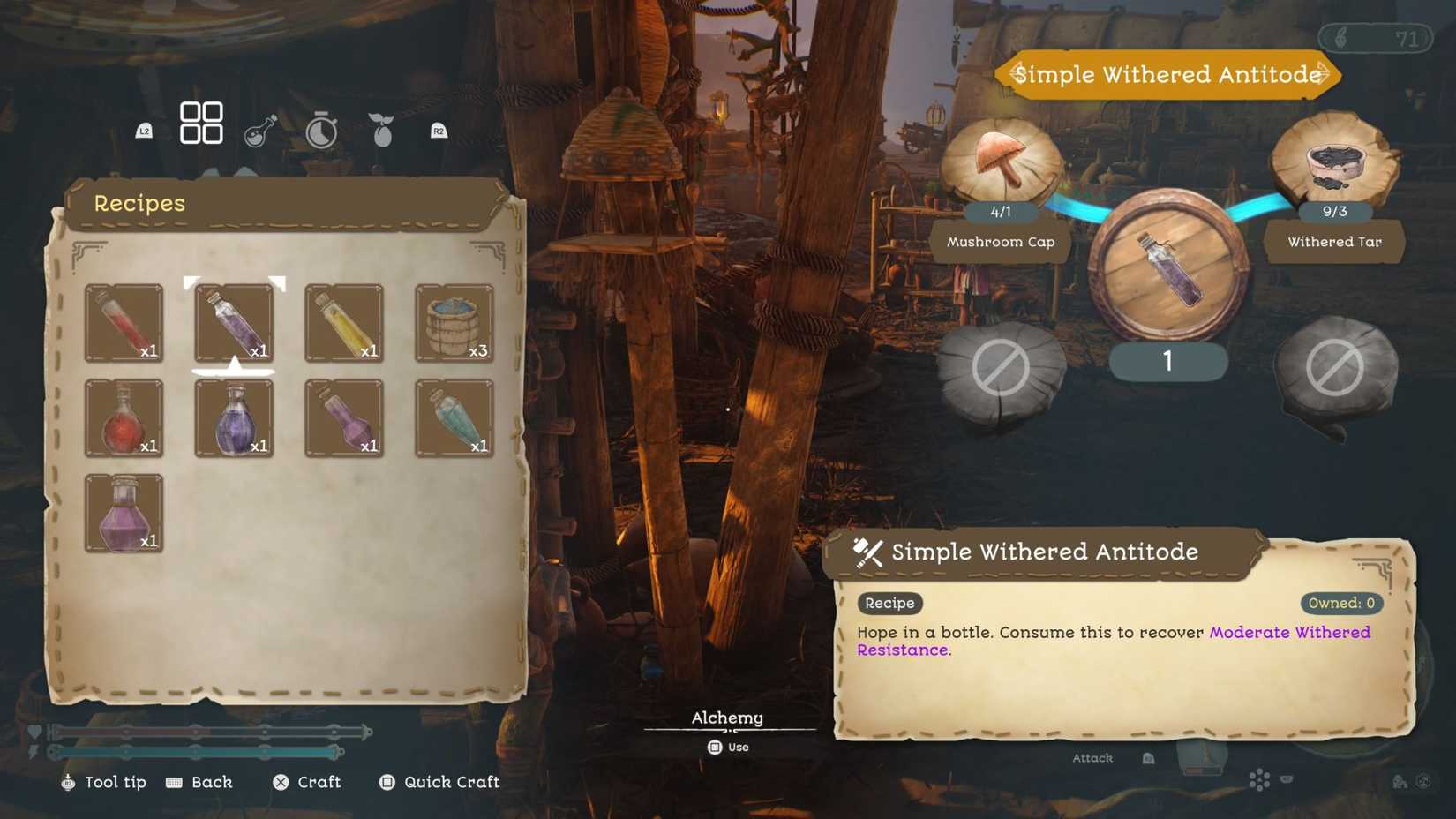The image size is (1456, 819).
Task: Select the yellow vial recipe
Action: click(x=342, y=324)
